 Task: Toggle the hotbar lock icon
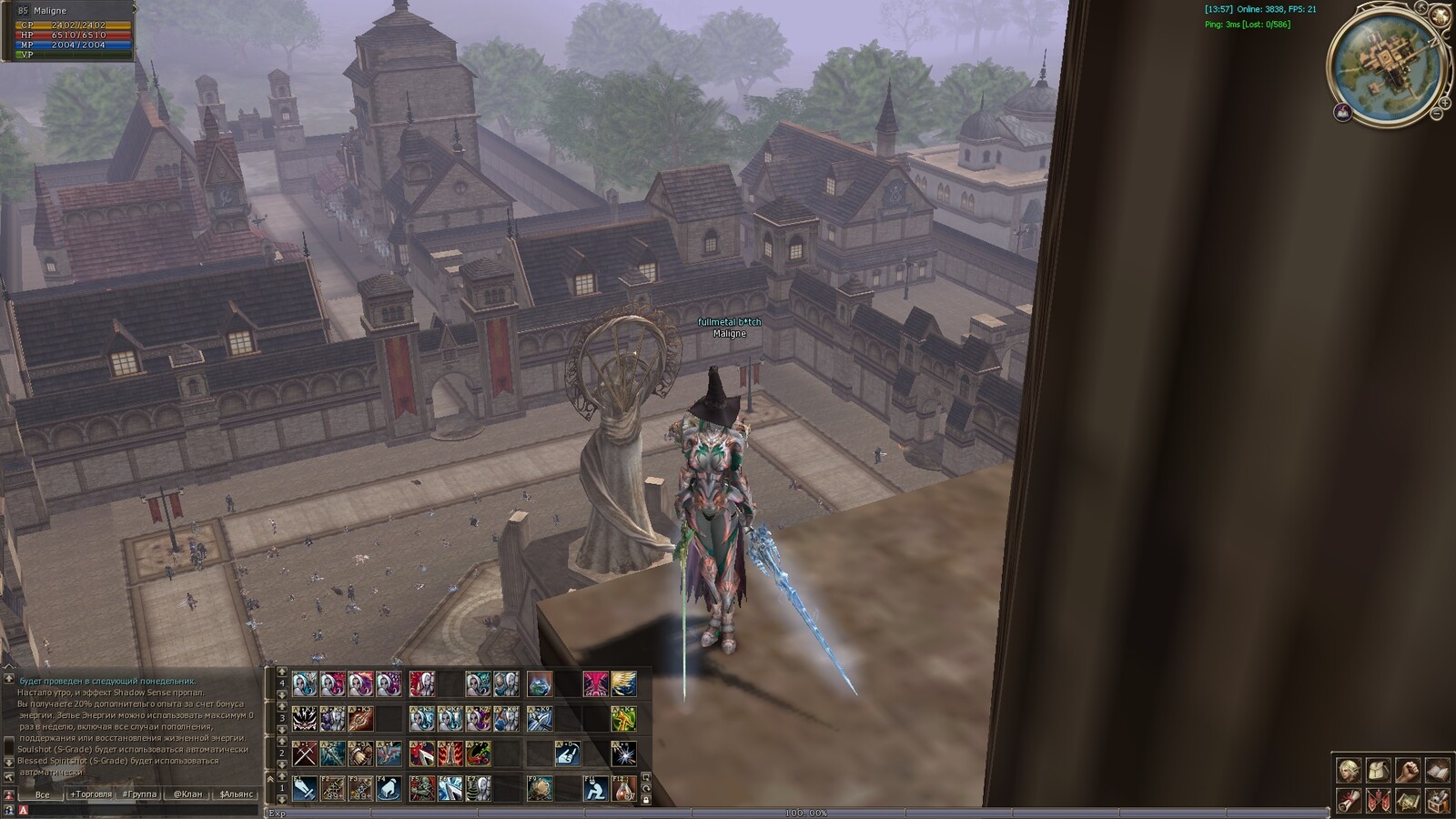point(646,800)
